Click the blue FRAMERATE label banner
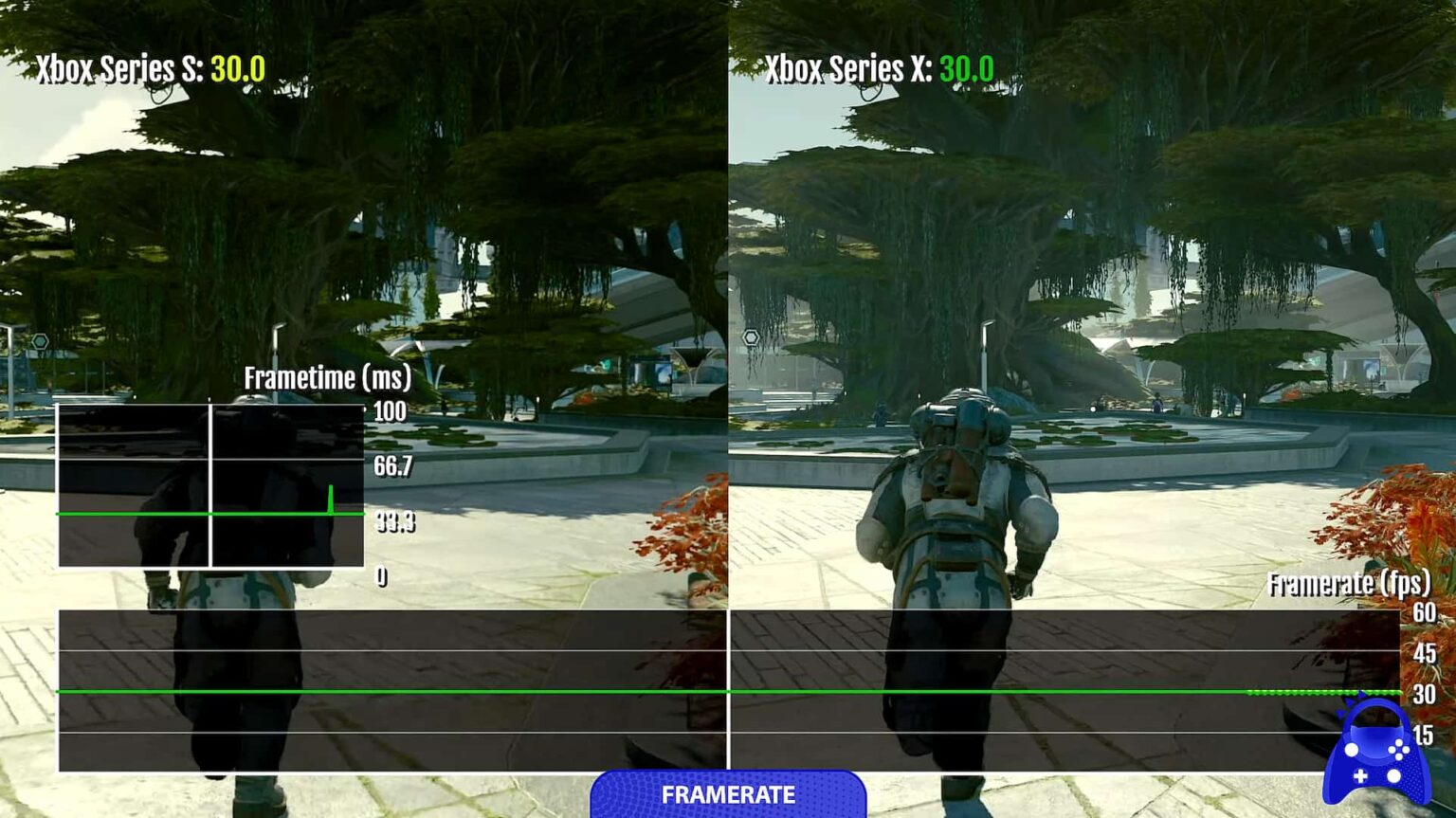 pyautogui.click(x=728, y=794)
